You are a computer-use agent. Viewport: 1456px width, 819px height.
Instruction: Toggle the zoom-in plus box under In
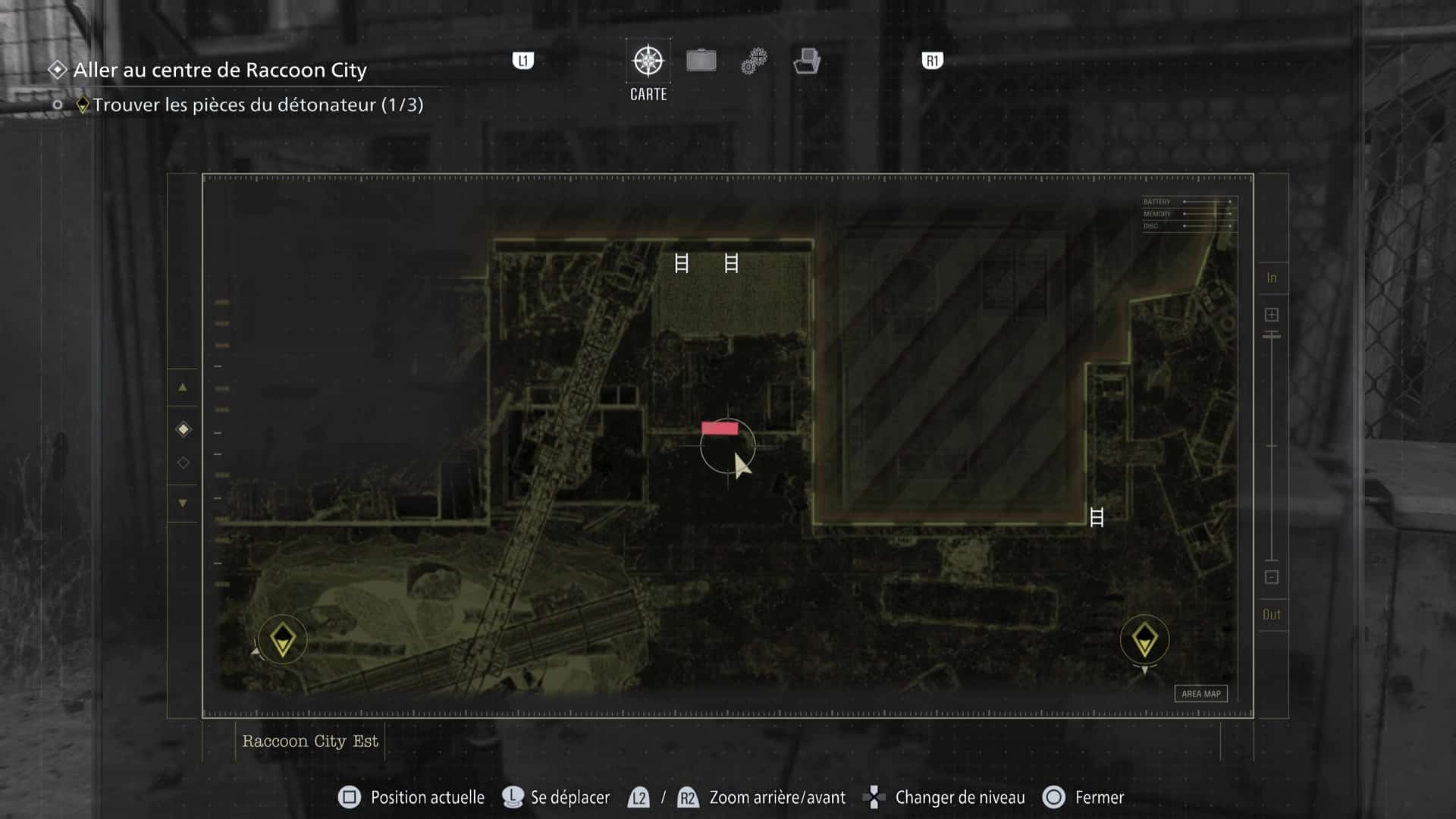(1270, 313)
